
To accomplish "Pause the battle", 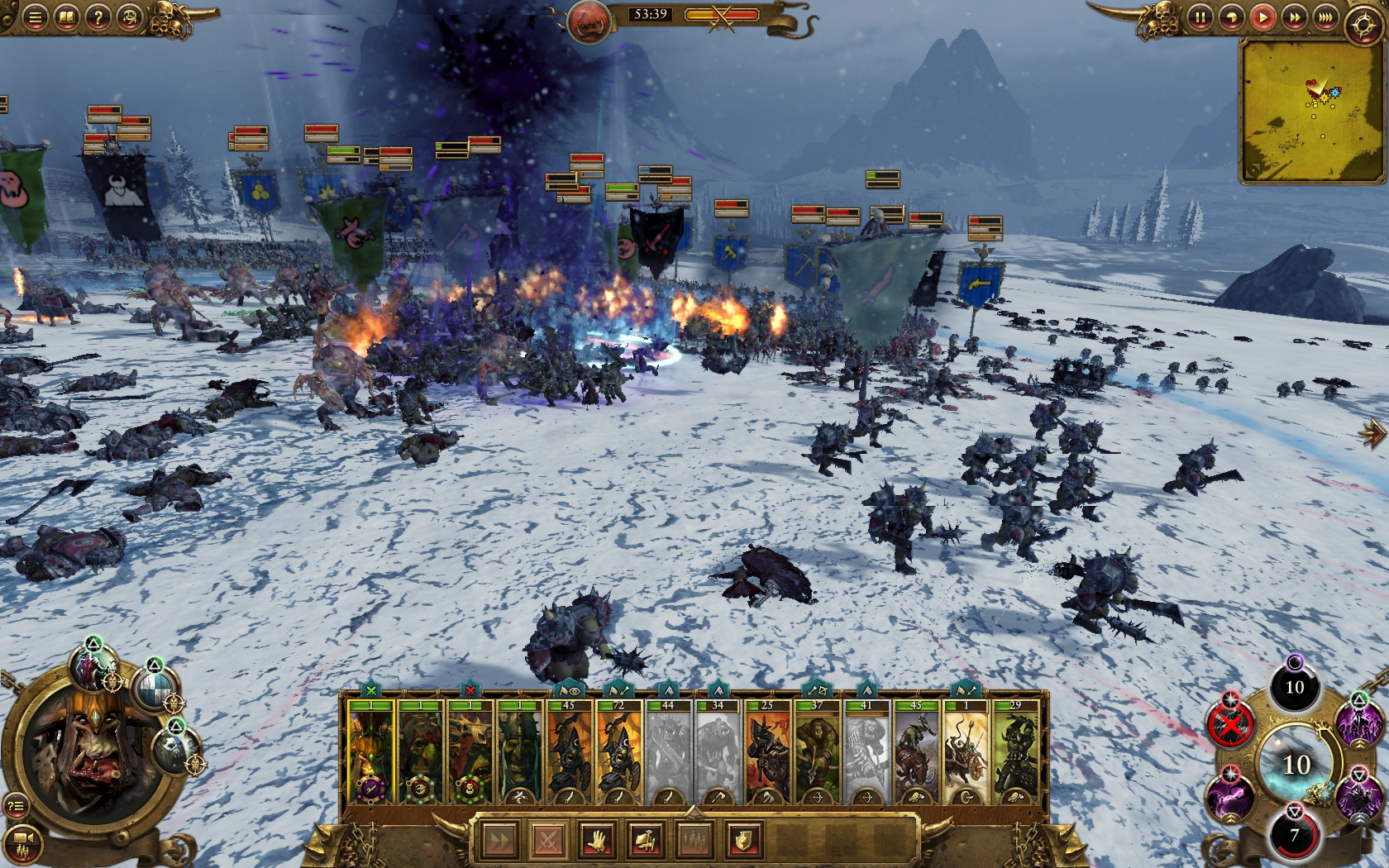I will click(x=1200, y=17).
